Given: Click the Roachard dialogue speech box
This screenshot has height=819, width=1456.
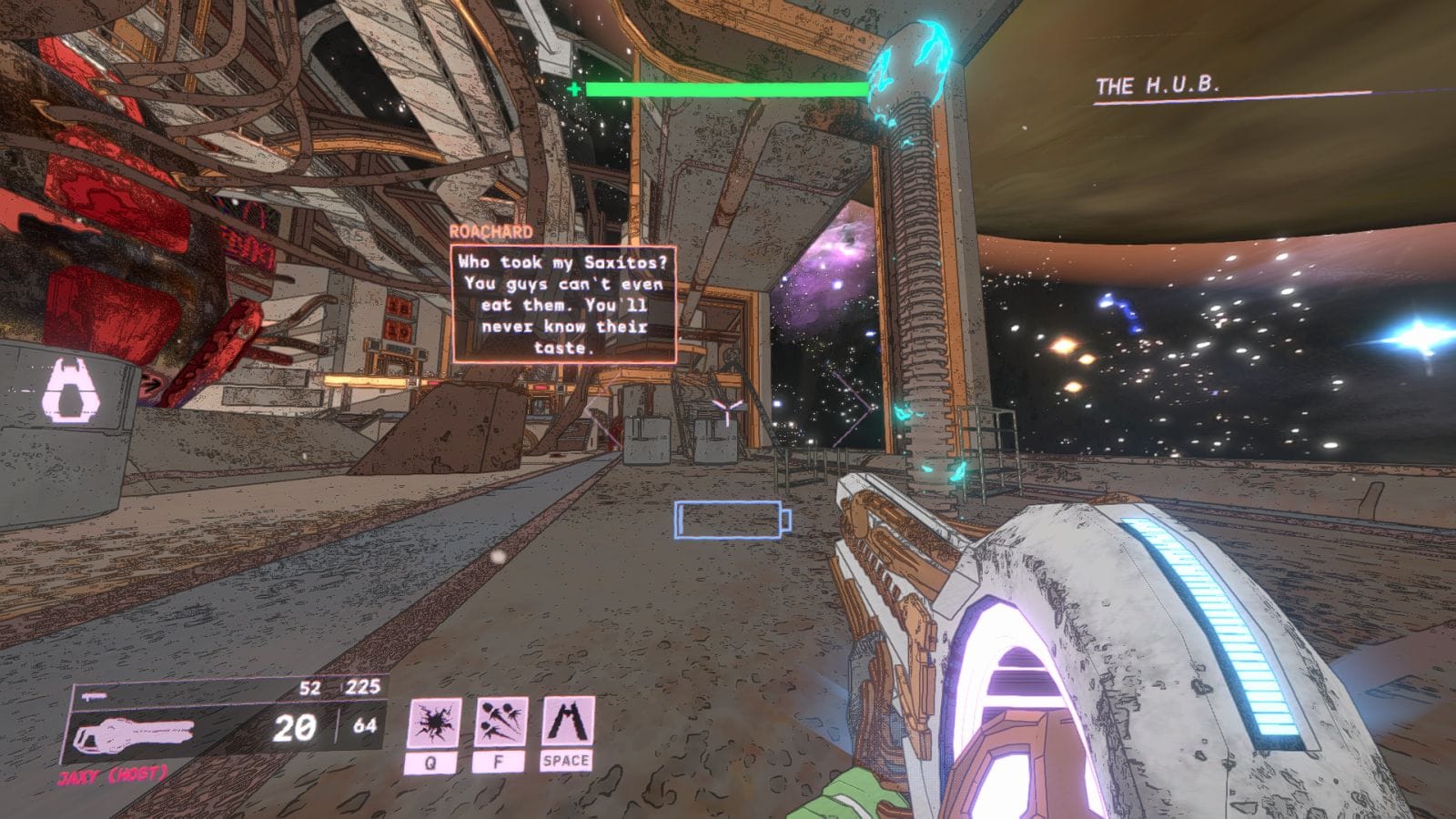Looking at the screenshot, I should [x=563, y=304].
